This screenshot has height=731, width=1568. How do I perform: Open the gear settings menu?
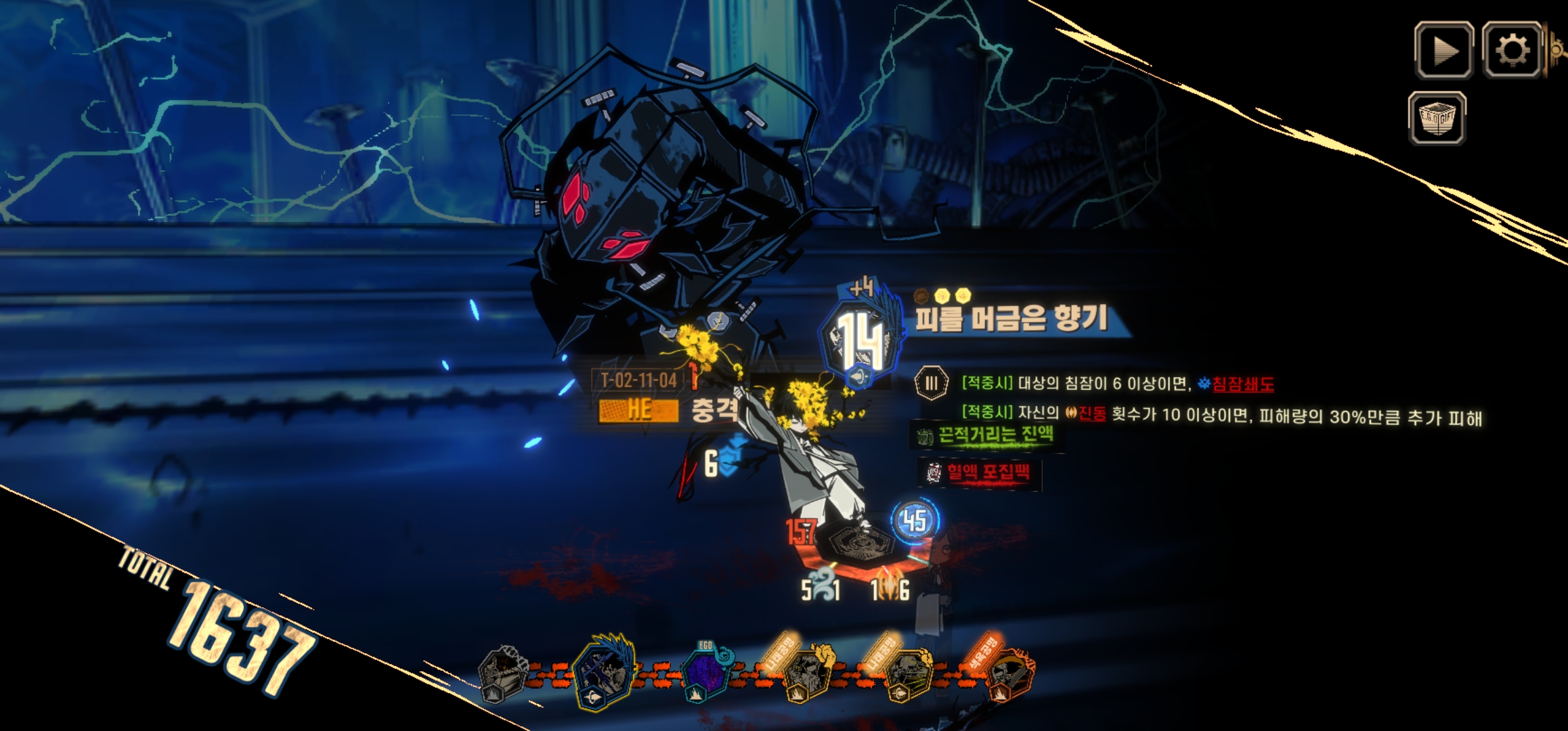pos(1512,49)
